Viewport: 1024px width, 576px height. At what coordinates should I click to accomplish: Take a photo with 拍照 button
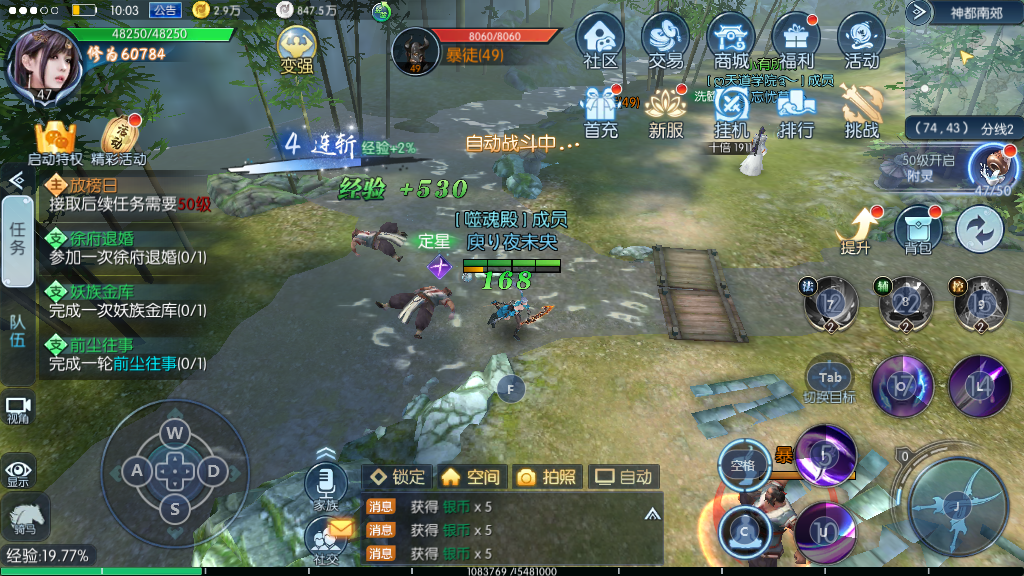[546, 477]
